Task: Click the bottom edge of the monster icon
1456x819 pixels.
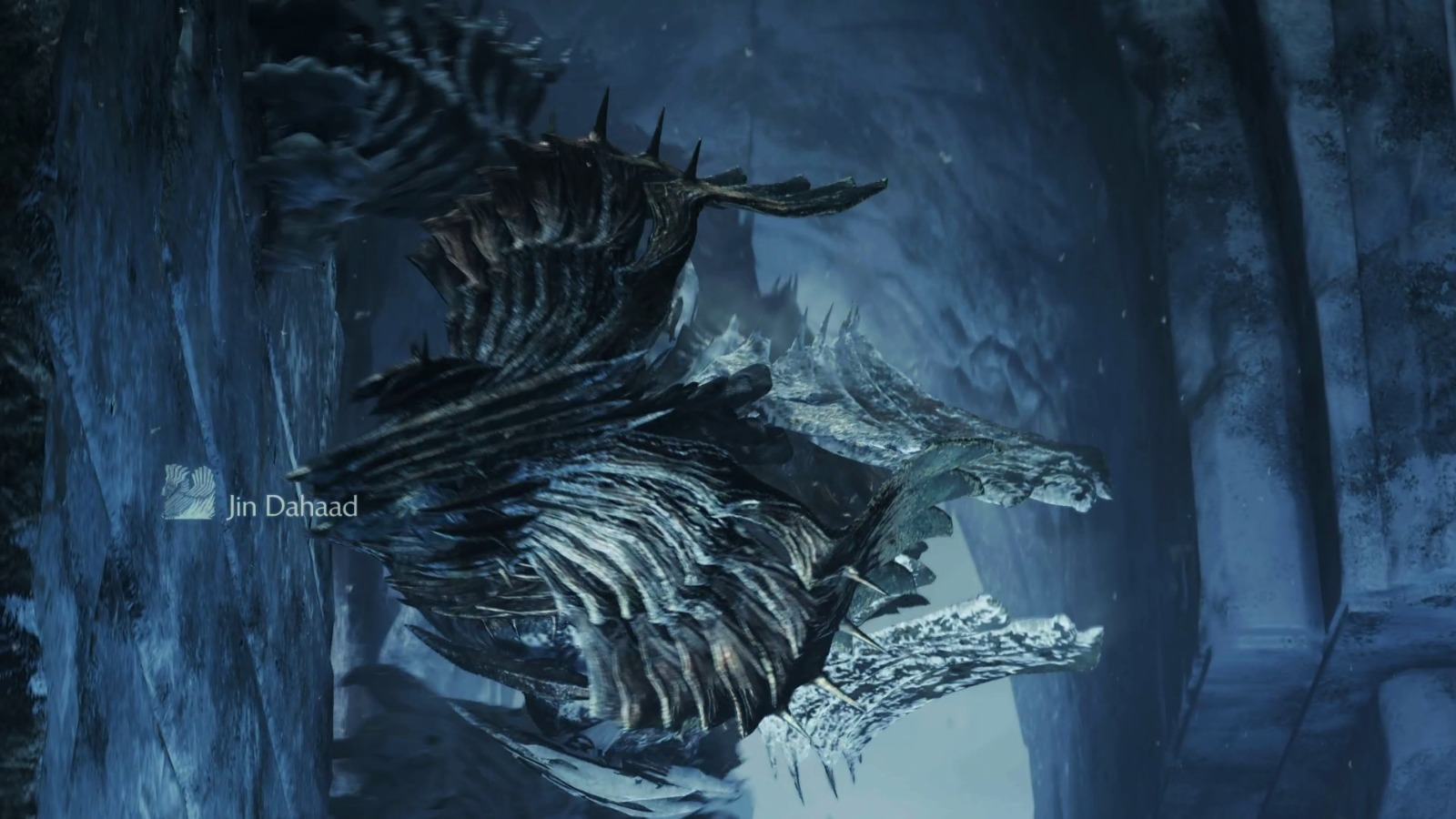Action: click(189, 517)
